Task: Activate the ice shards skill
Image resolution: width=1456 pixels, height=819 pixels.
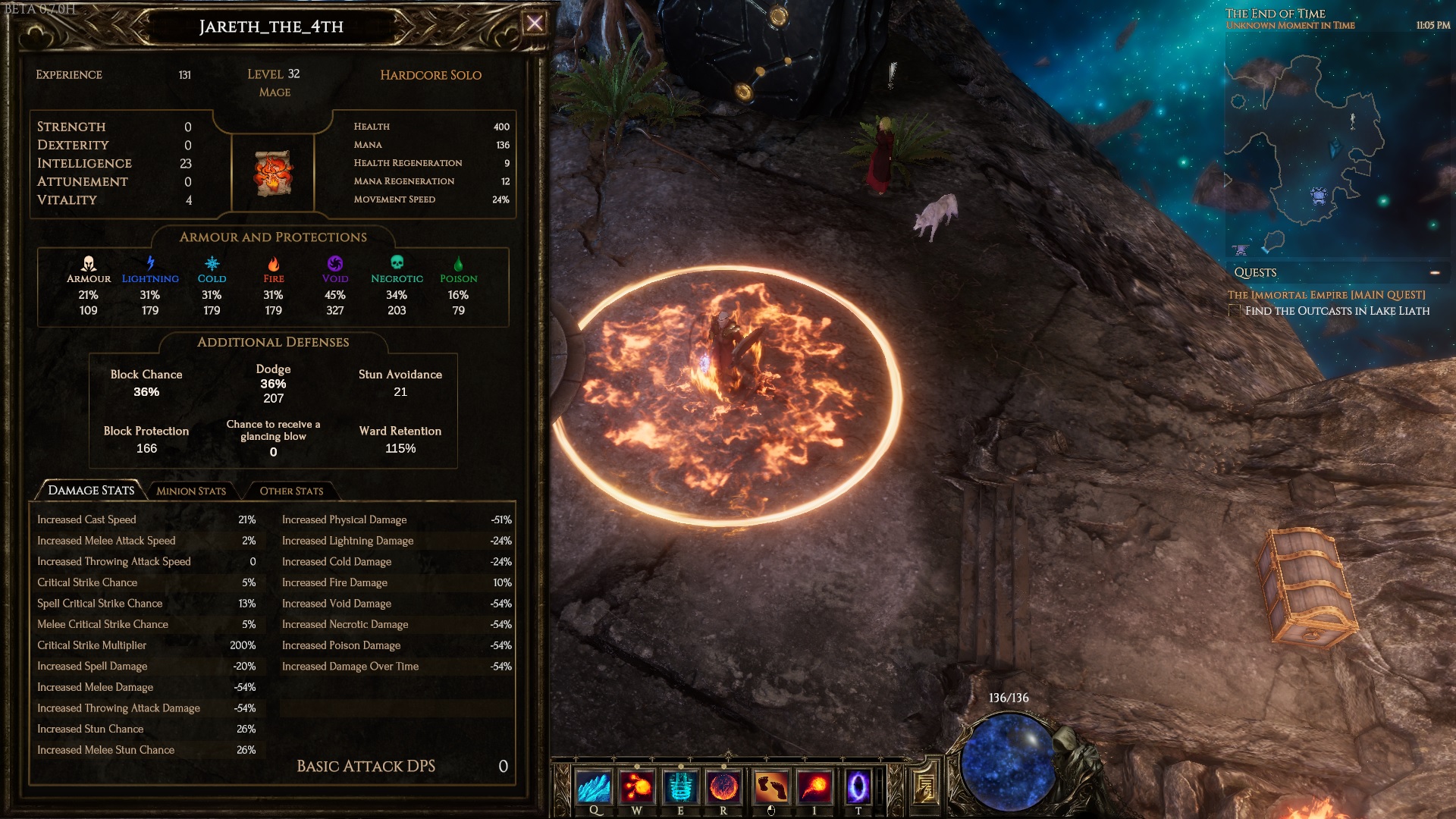Action: pos(594,787)
